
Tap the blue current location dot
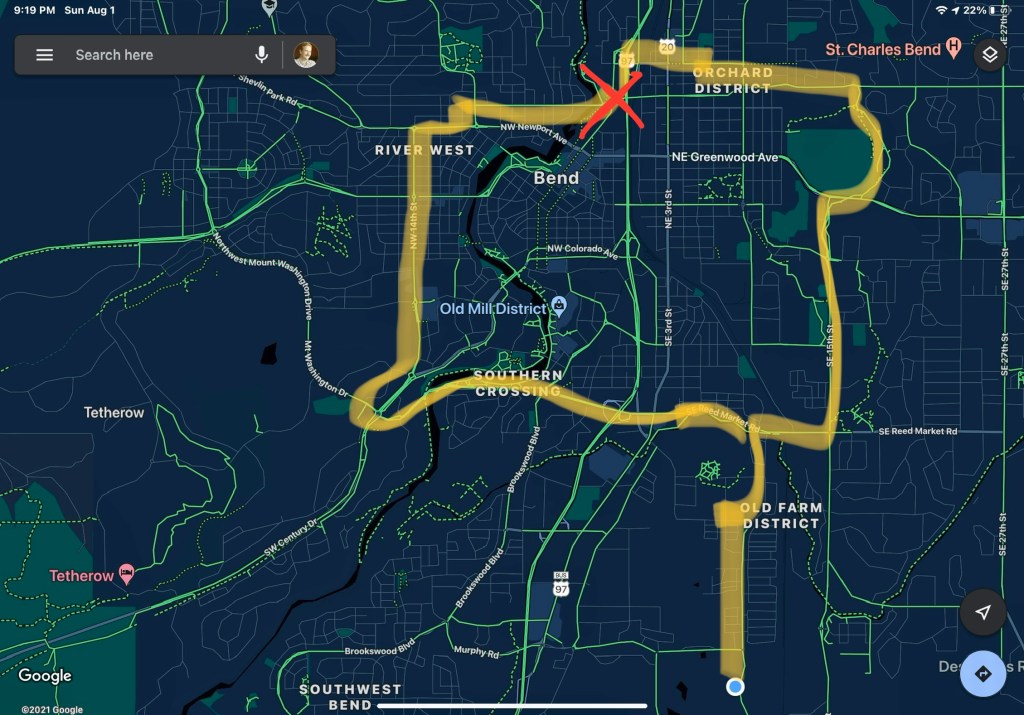pos(736,687)
